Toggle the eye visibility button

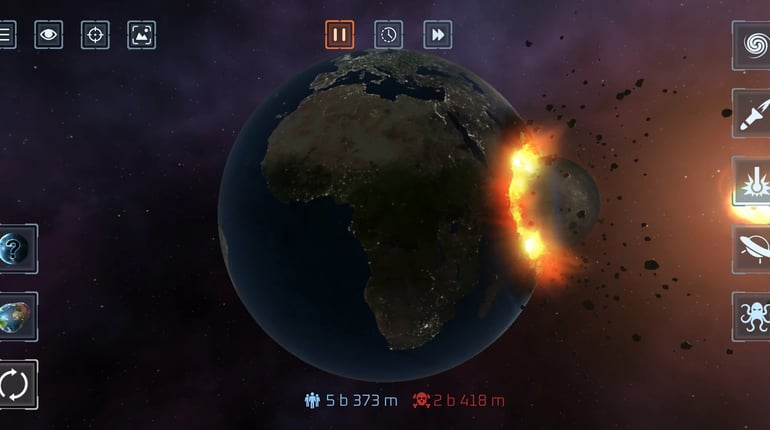click(48, 35)
